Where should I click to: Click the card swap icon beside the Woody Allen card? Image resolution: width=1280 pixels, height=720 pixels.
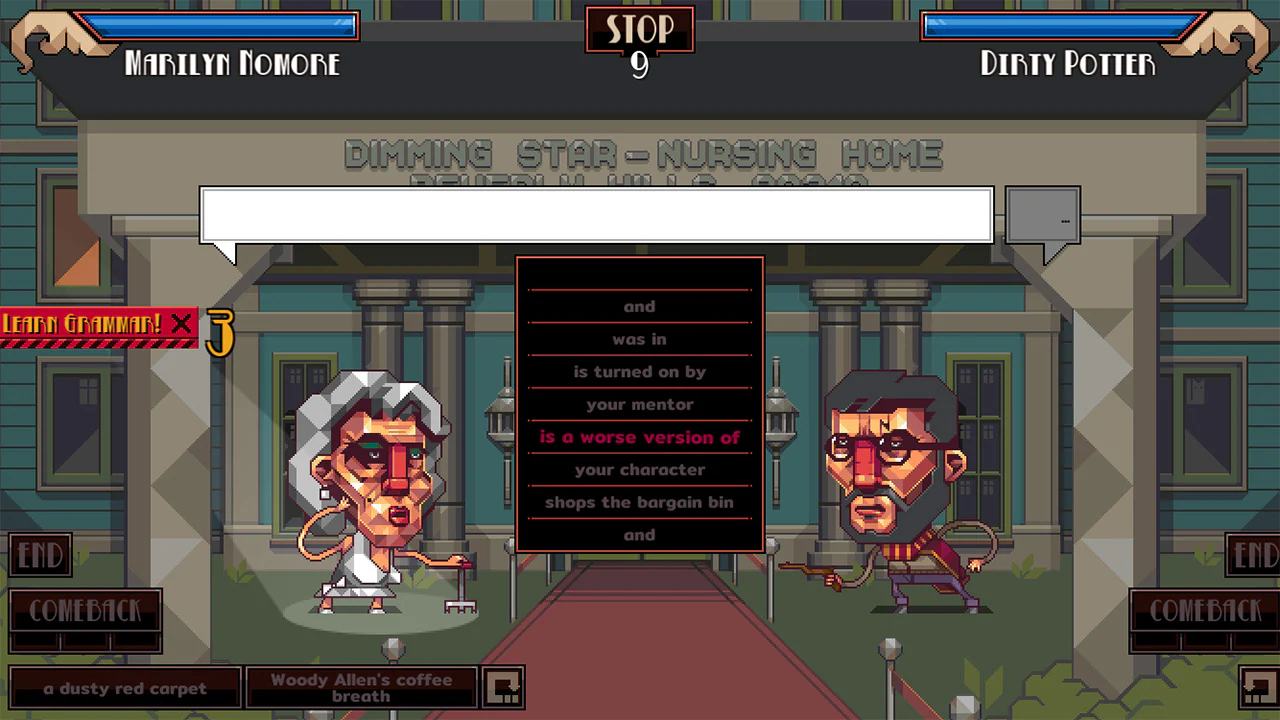504,686
